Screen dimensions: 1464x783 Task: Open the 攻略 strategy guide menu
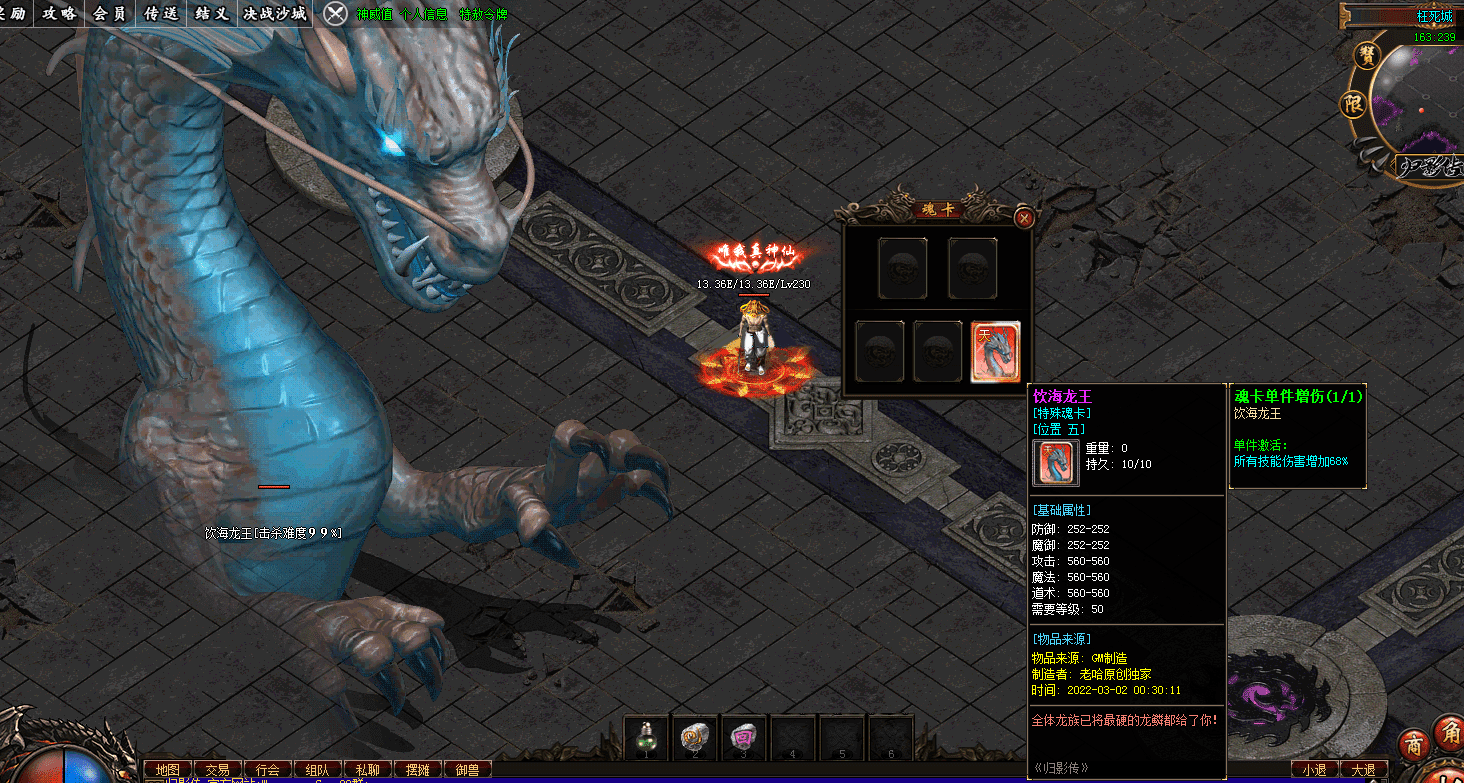coord(59,13)
